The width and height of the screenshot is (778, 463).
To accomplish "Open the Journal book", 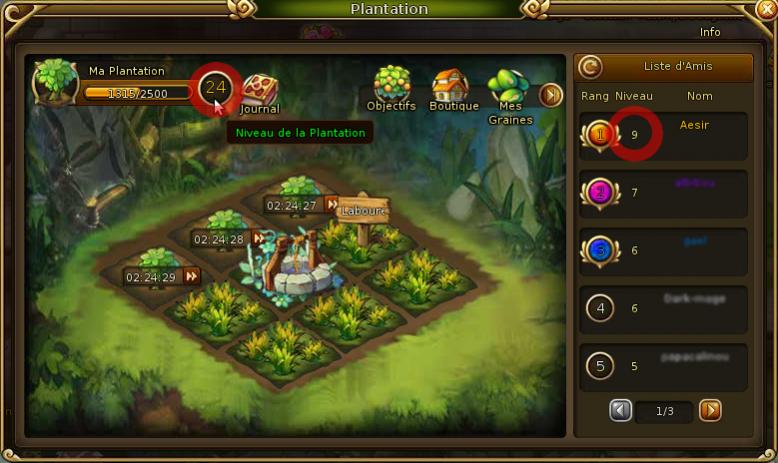I will 260,90.
